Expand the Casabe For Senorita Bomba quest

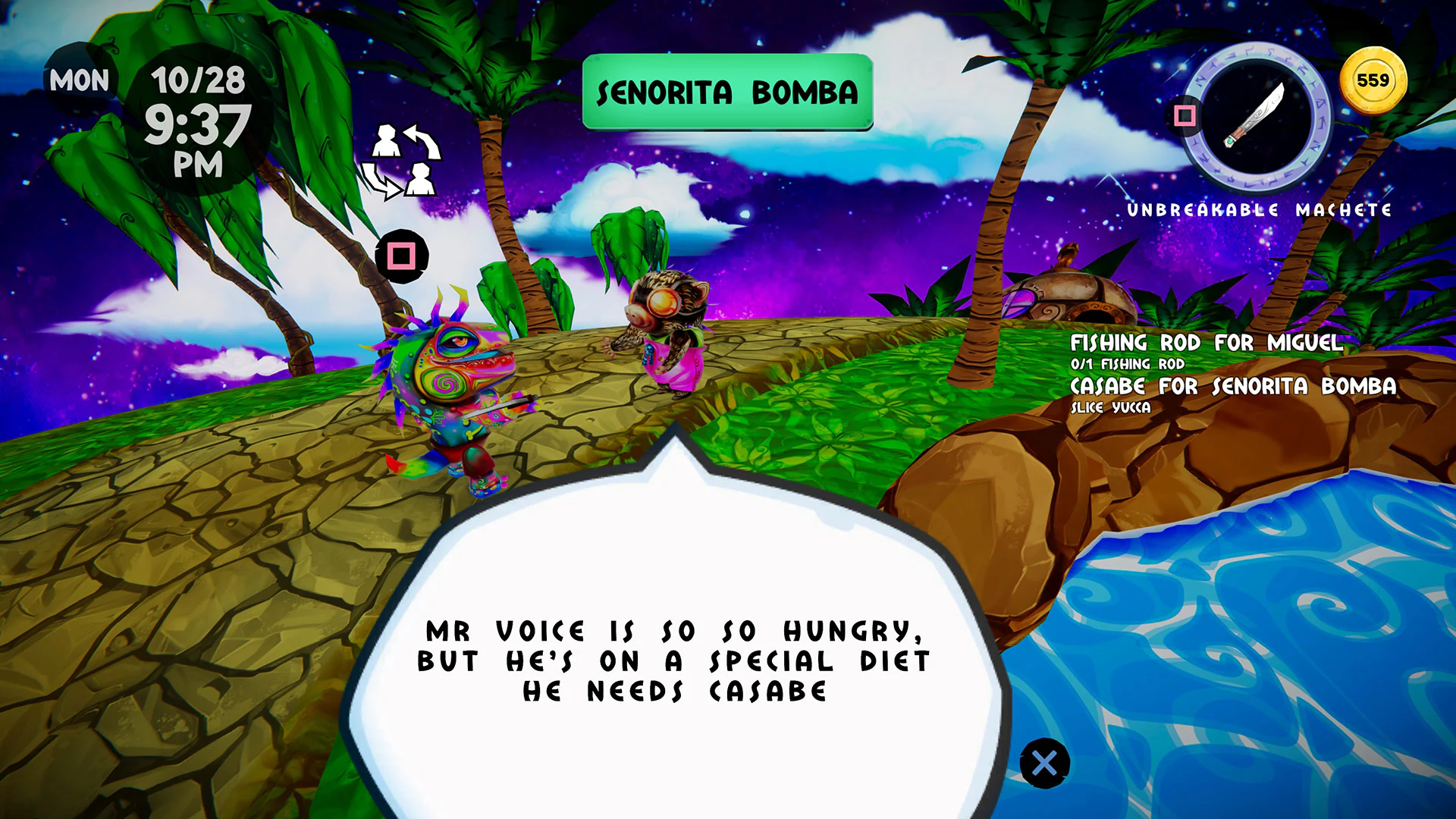1232,387
